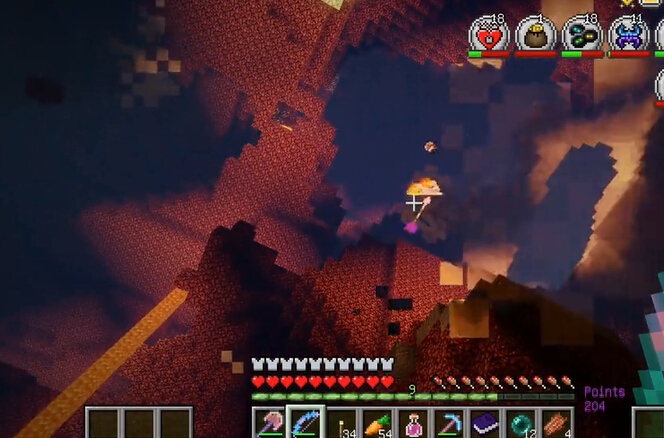The image size is (664, 438).
Task: Select the bow hotbar slot
Action: [x=305, y=423]
